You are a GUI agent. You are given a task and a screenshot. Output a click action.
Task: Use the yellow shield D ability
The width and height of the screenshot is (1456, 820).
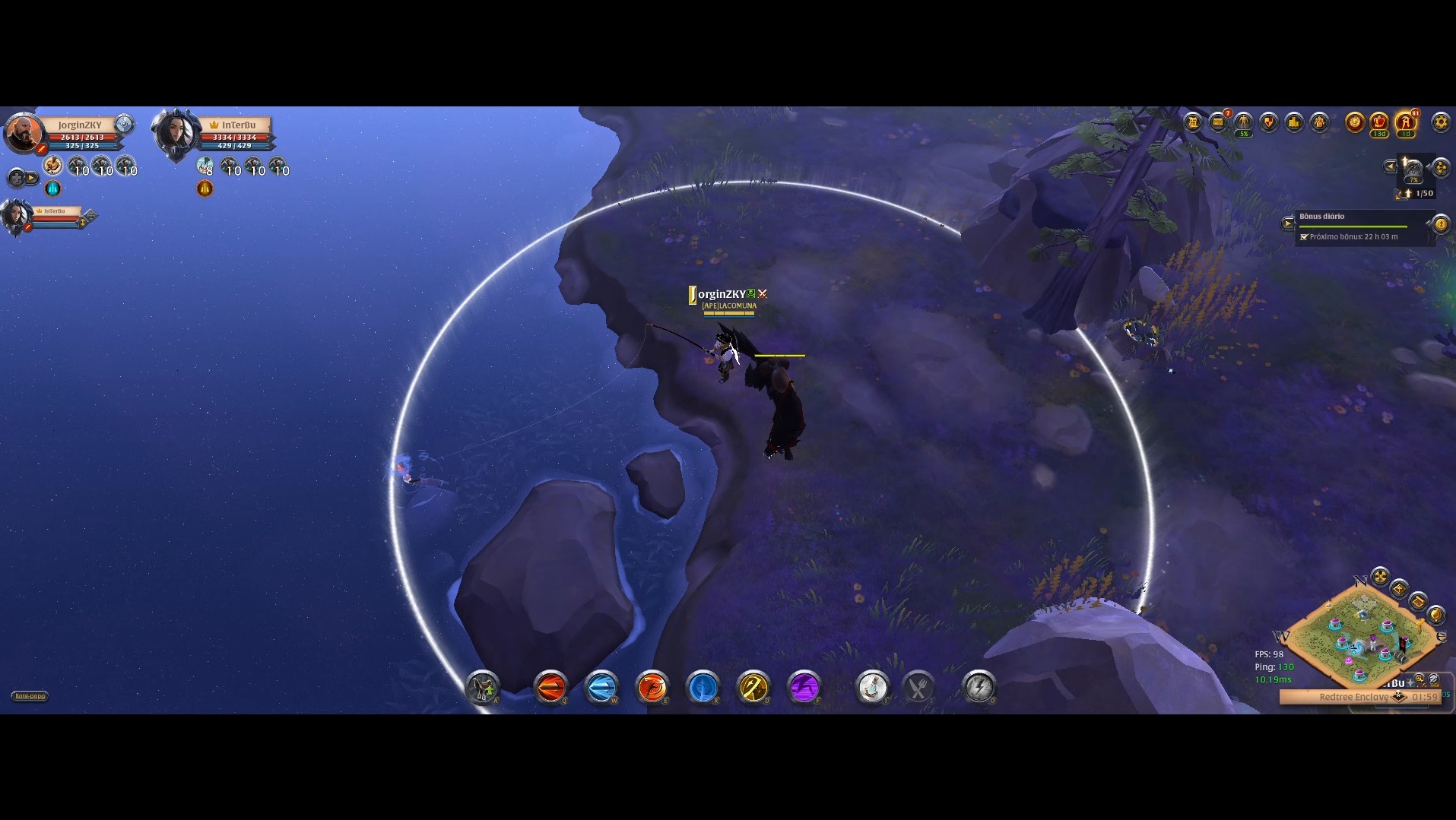753,688
